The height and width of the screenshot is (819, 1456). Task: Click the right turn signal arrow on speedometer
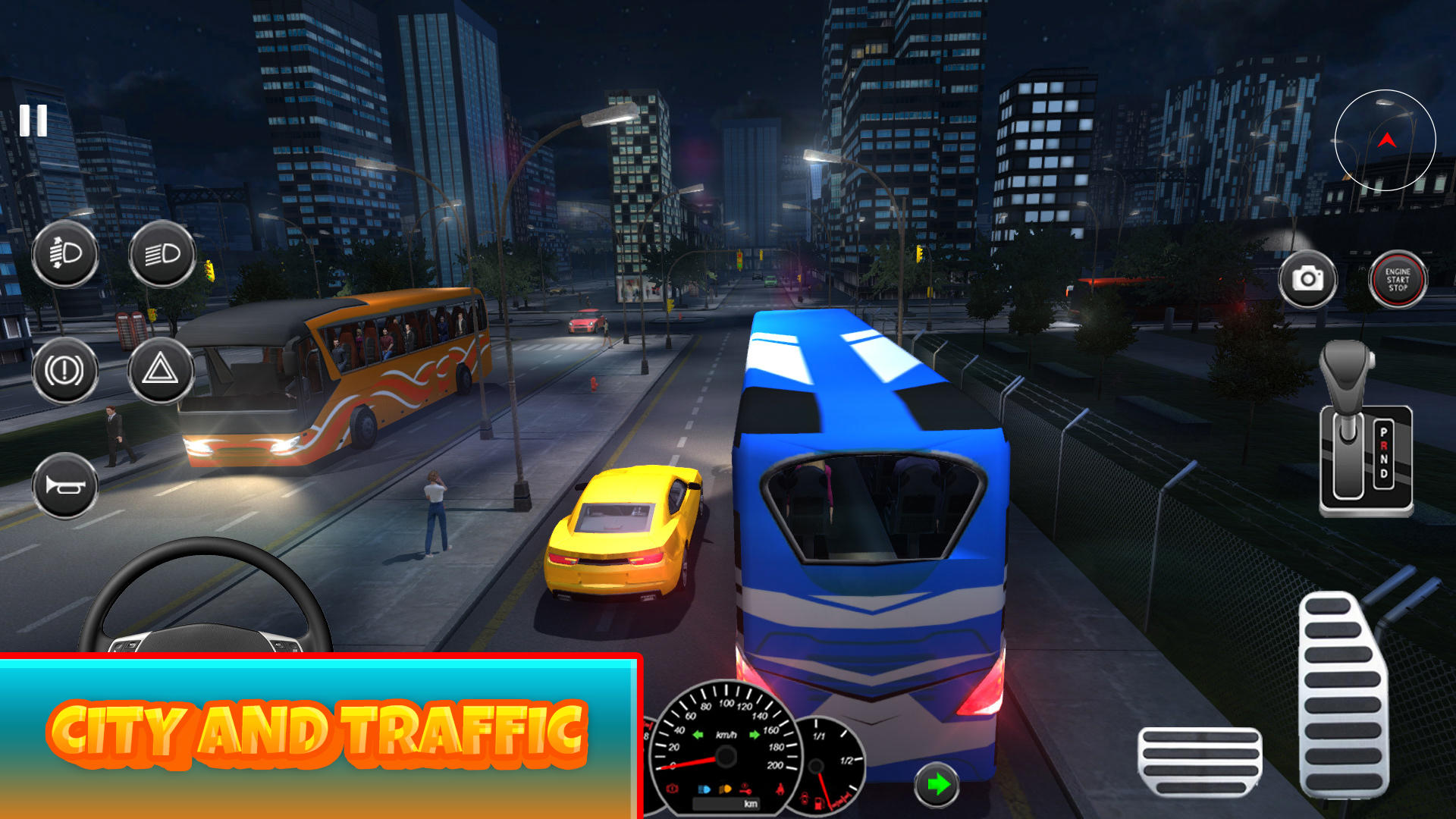pyautogui.click(x=753, y=735)
